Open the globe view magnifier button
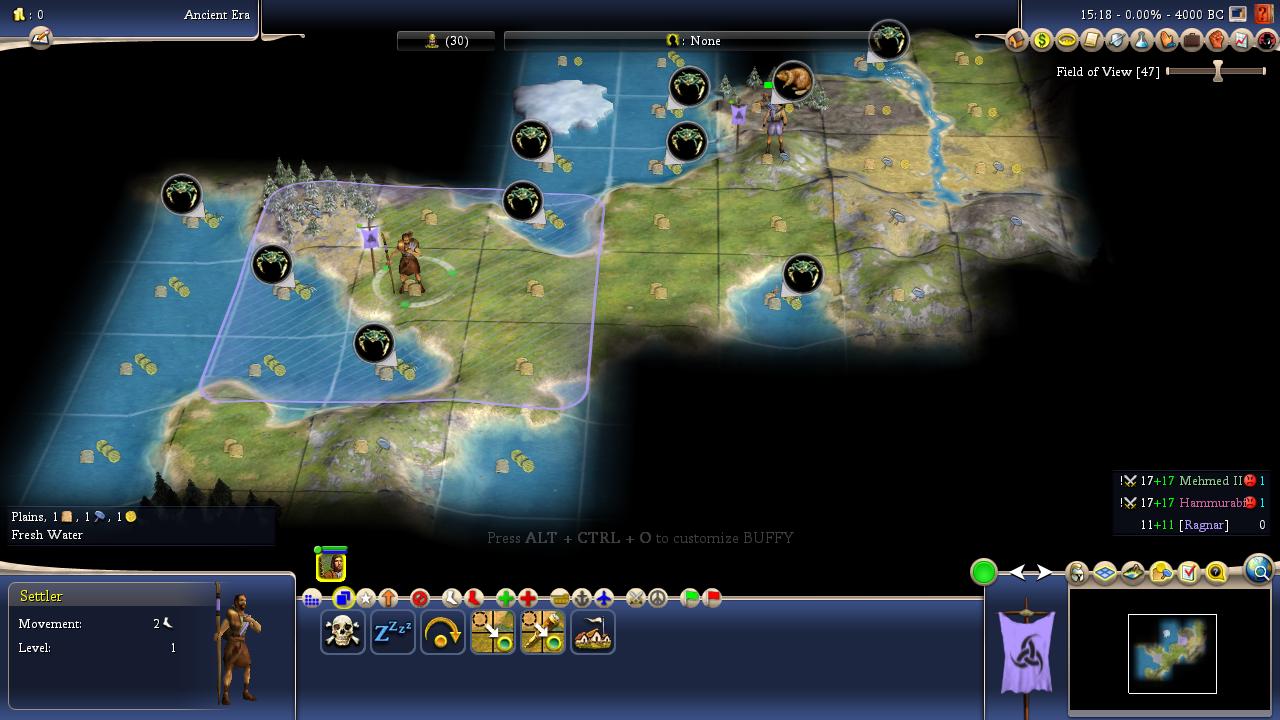Screen dimensions: 1280x720 pos(1258,570)
